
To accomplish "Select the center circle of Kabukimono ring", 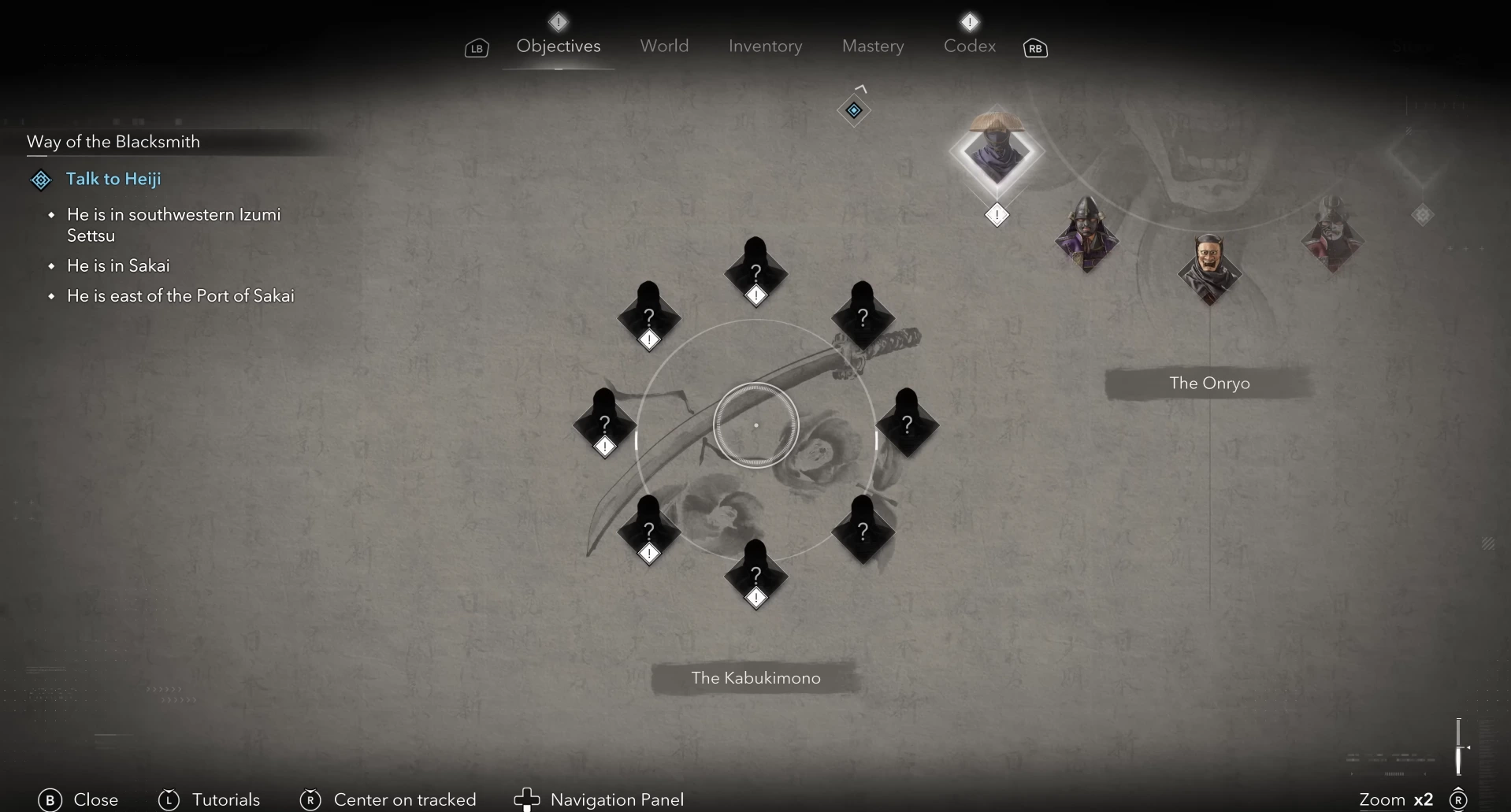I will [x=755, y=425].
